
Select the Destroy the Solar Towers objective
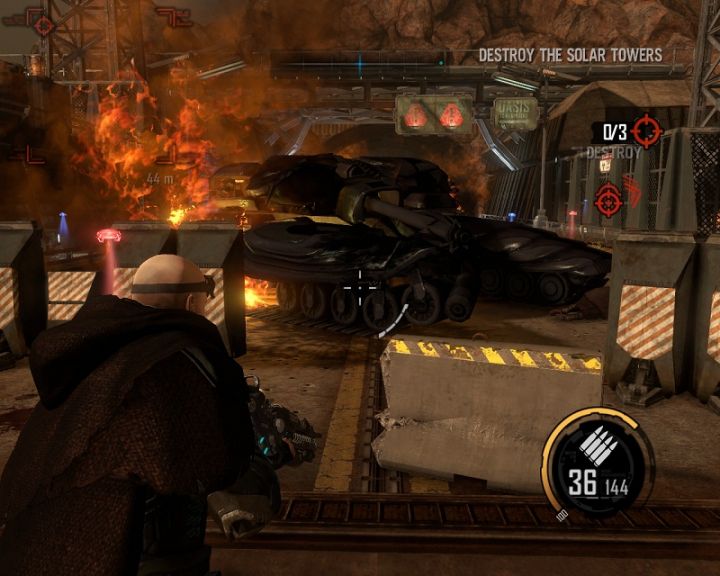pyautogui.click(x=570, y=55)
